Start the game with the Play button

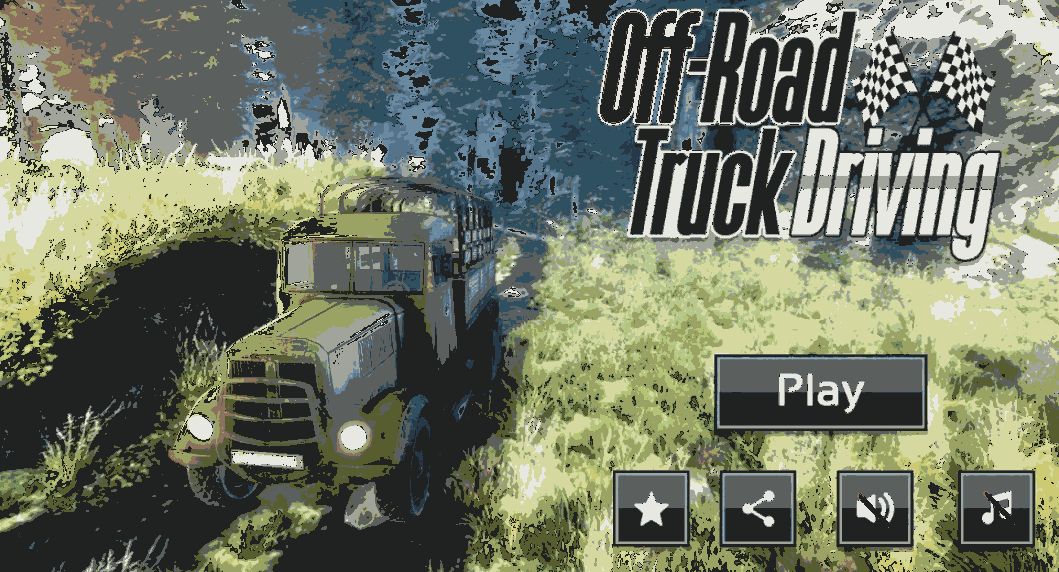[820, 392]
